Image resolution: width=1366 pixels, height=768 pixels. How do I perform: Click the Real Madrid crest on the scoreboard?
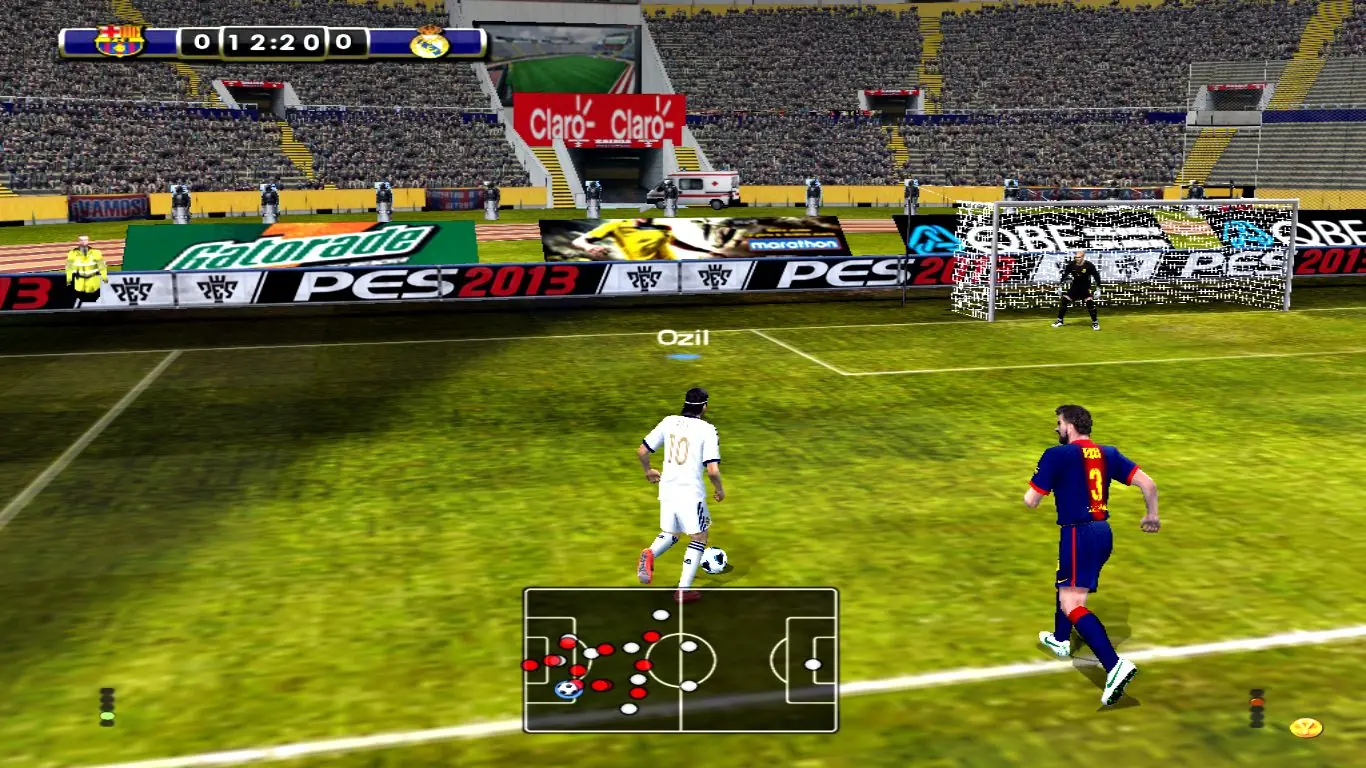428,44
